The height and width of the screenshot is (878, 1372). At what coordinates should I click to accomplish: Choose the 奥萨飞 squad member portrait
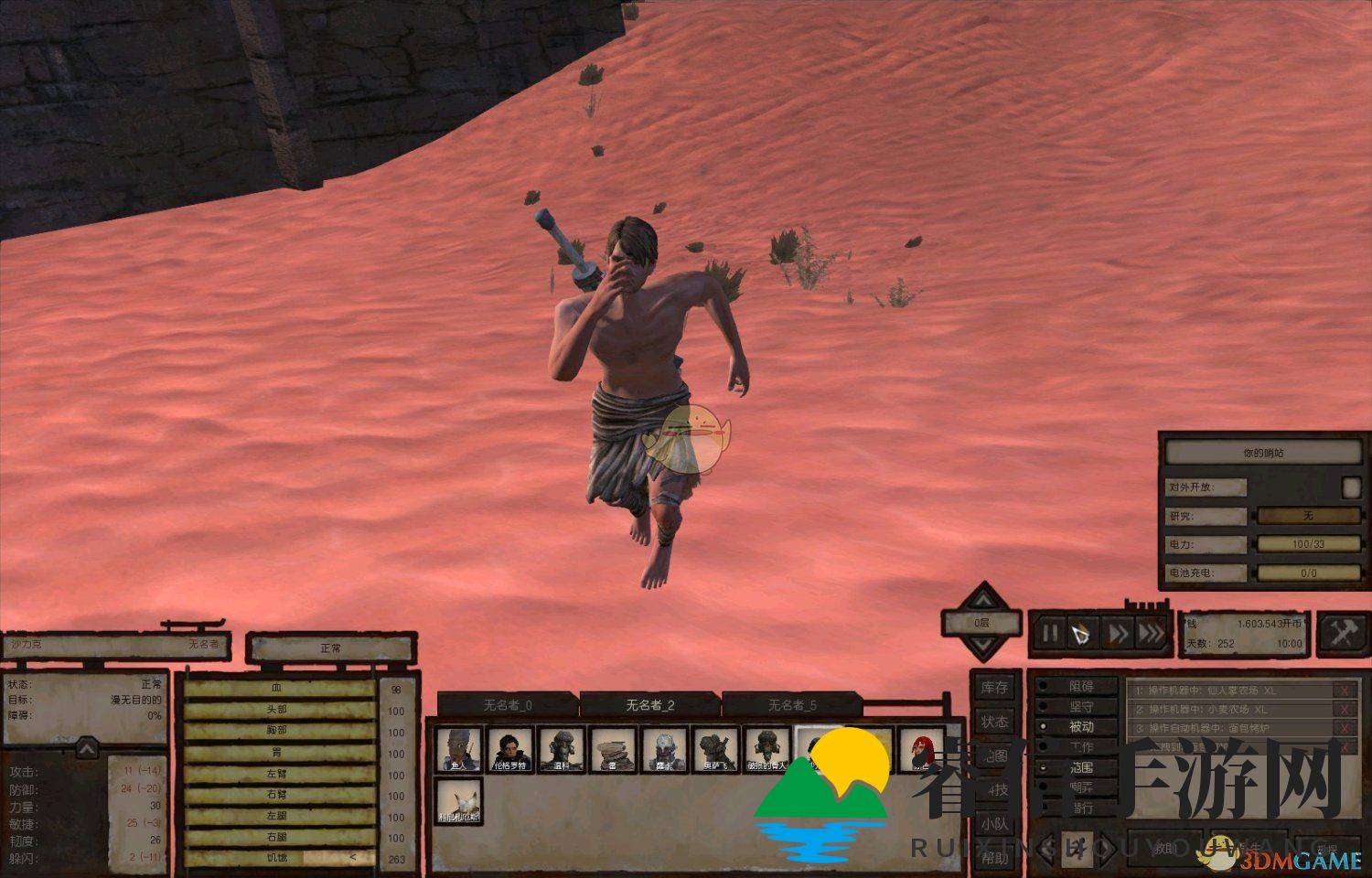point(715,750)
